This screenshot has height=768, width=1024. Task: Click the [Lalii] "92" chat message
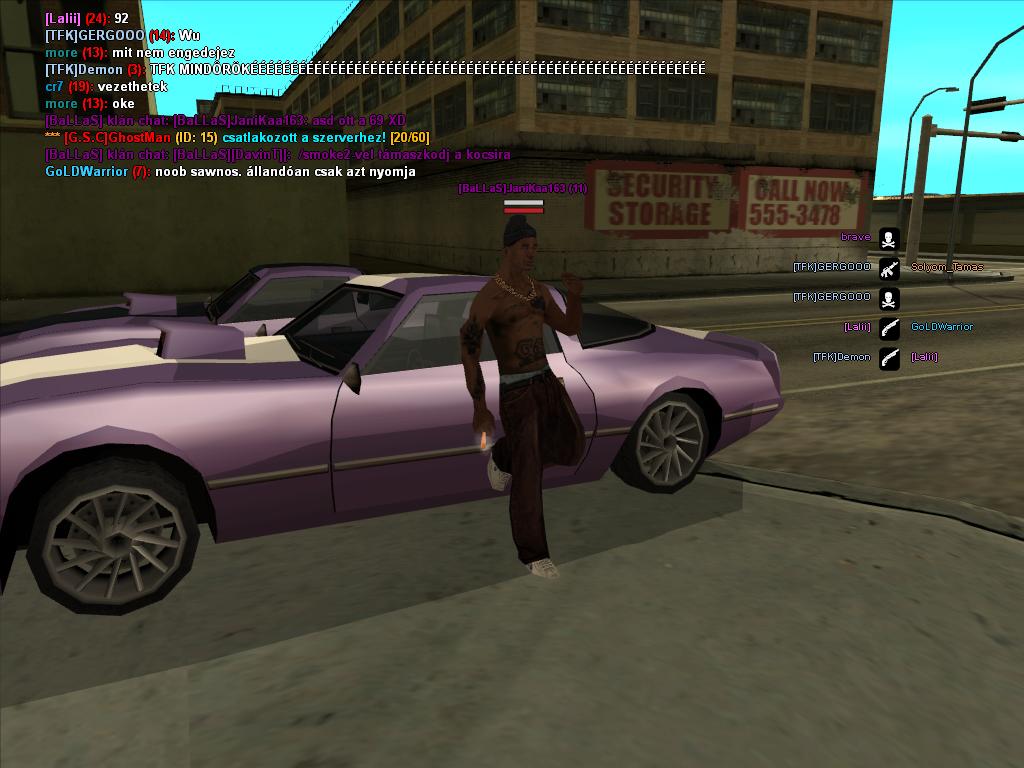(87, 19)
